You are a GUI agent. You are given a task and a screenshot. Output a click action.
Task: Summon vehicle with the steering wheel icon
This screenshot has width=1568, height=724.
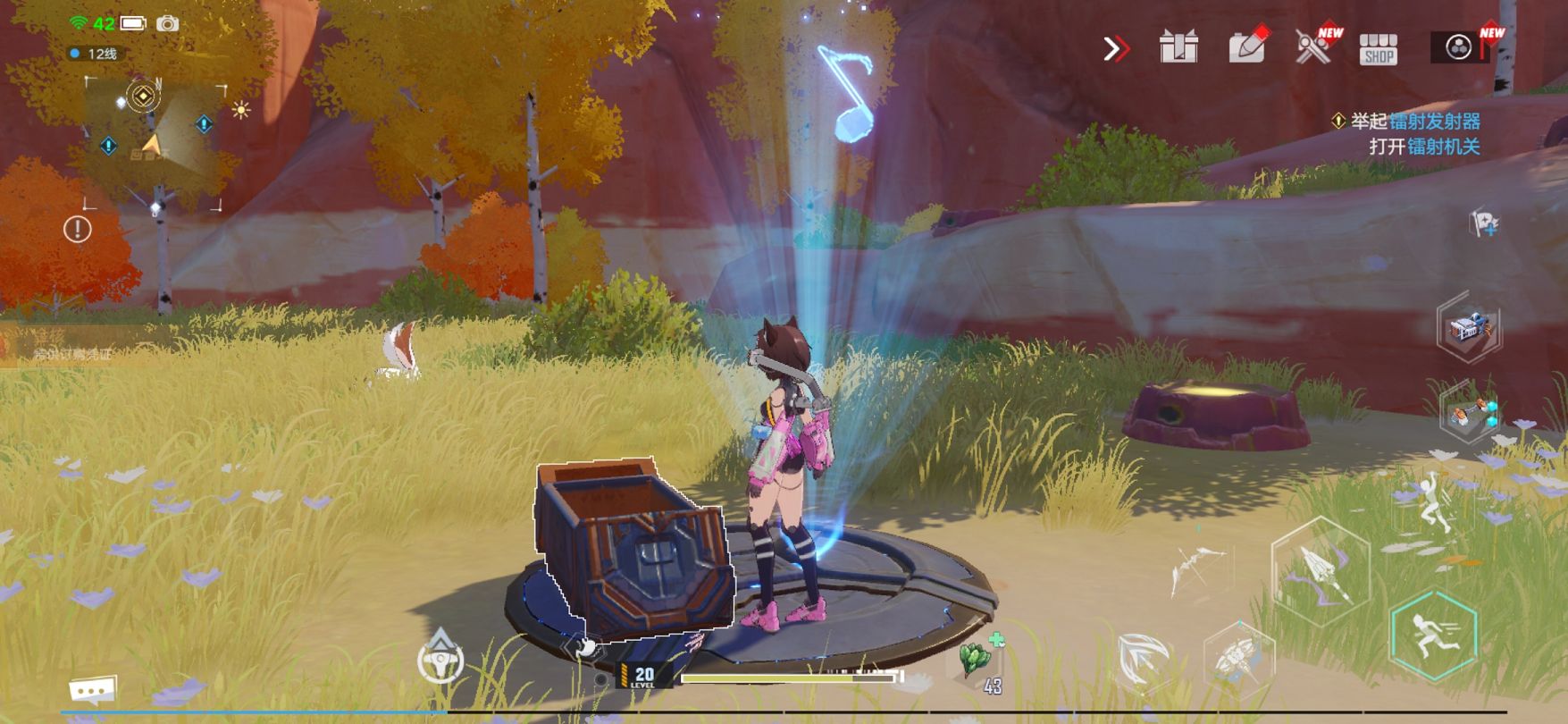point(440,661)
